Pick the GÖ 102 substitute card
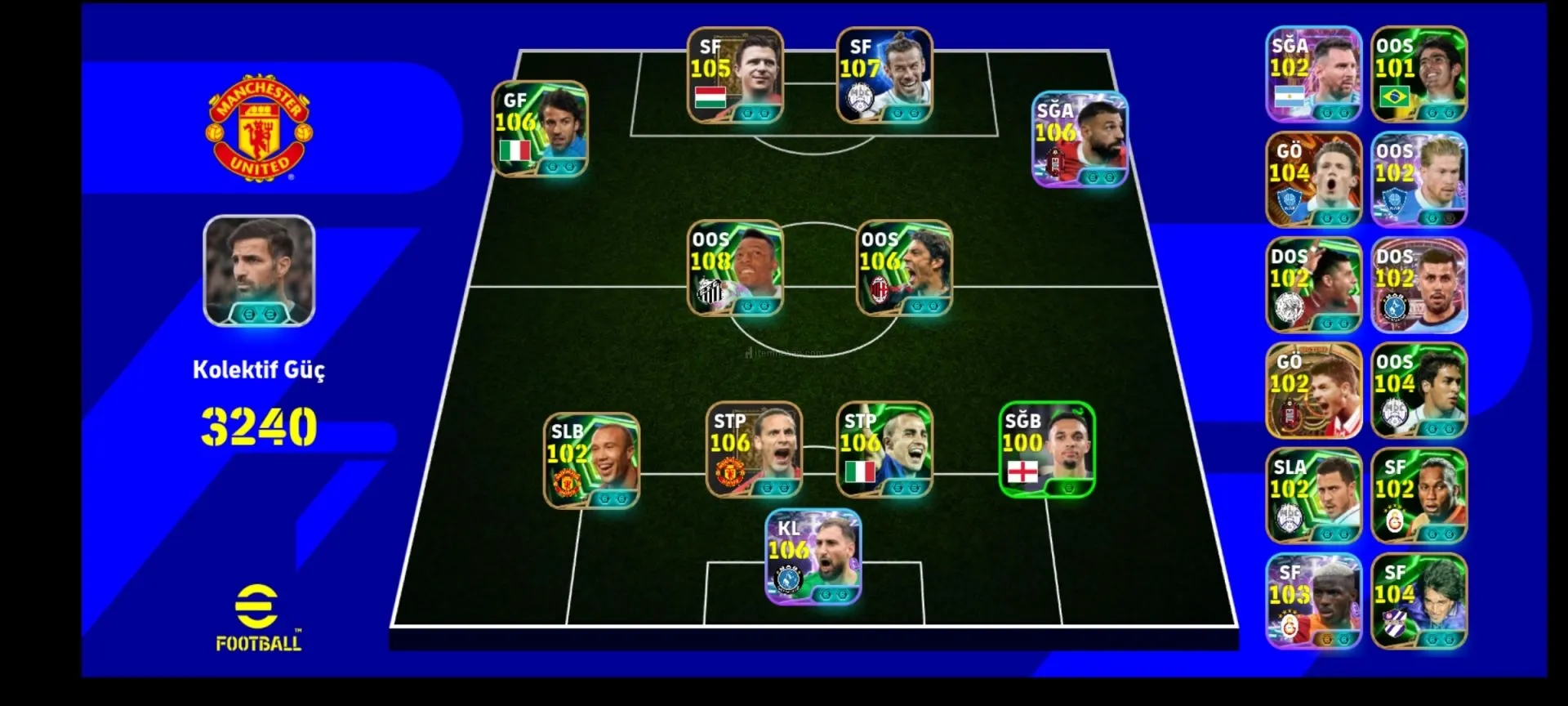This screenshot has width=1568, height=706. click(1313, 391)
